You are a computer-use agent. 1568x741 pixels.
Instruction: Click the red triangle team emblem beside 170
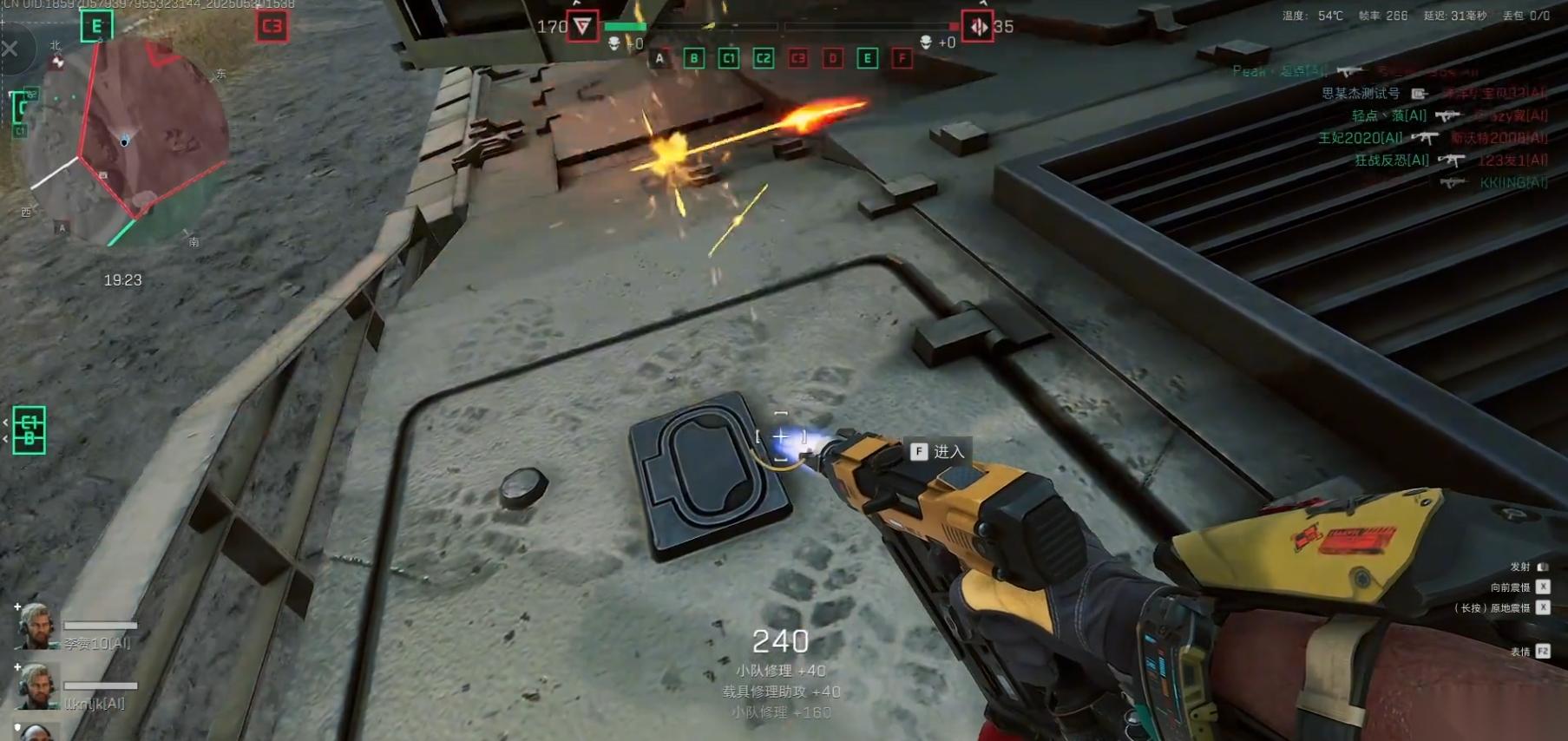tap(582, 27)
